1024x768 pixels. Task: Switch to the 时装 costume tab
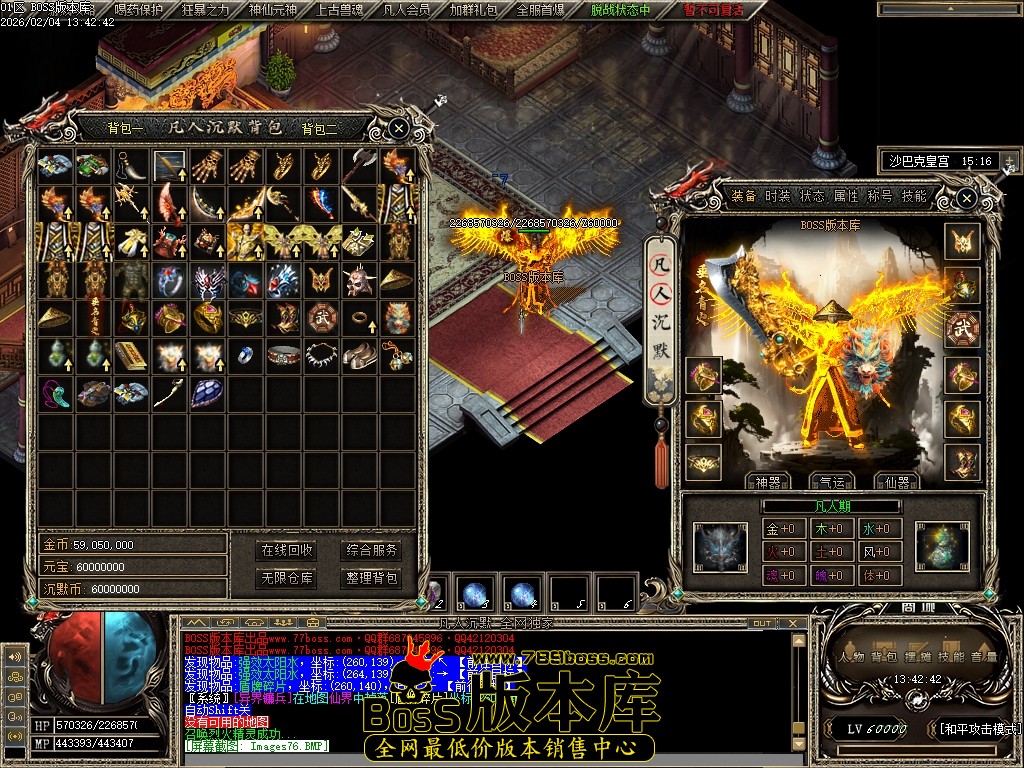coord(778,196)
